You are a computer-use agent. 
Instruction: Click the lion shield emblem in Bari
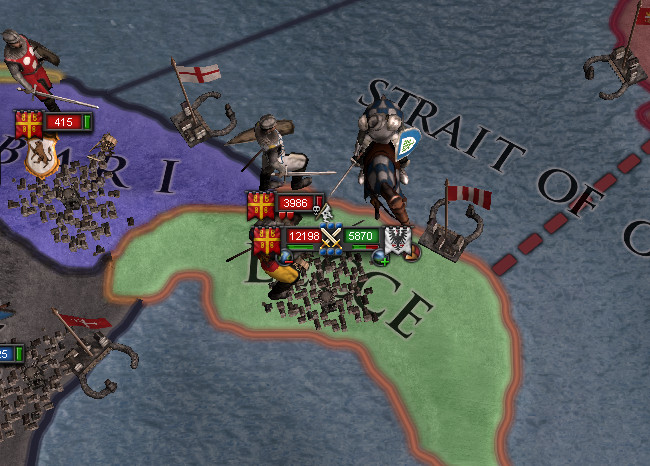coord(40,160)
